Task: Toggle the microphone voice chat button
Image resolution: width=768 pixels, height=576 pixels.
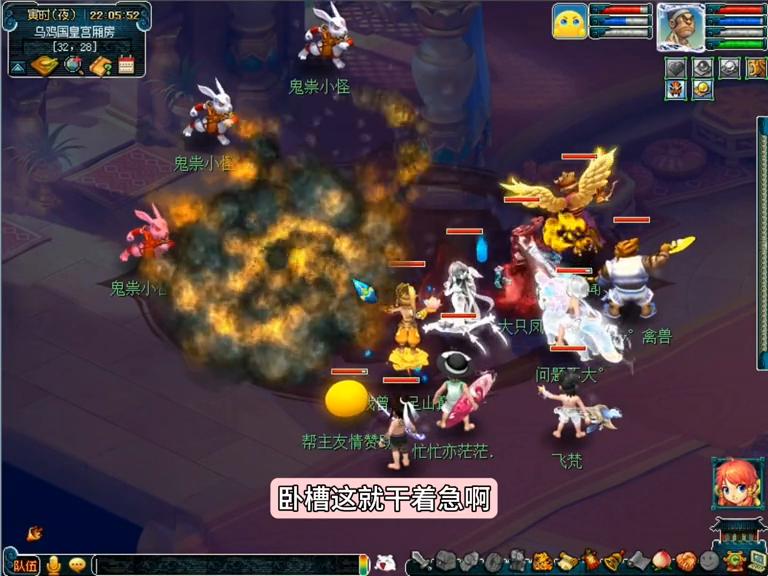Action: 53,565
